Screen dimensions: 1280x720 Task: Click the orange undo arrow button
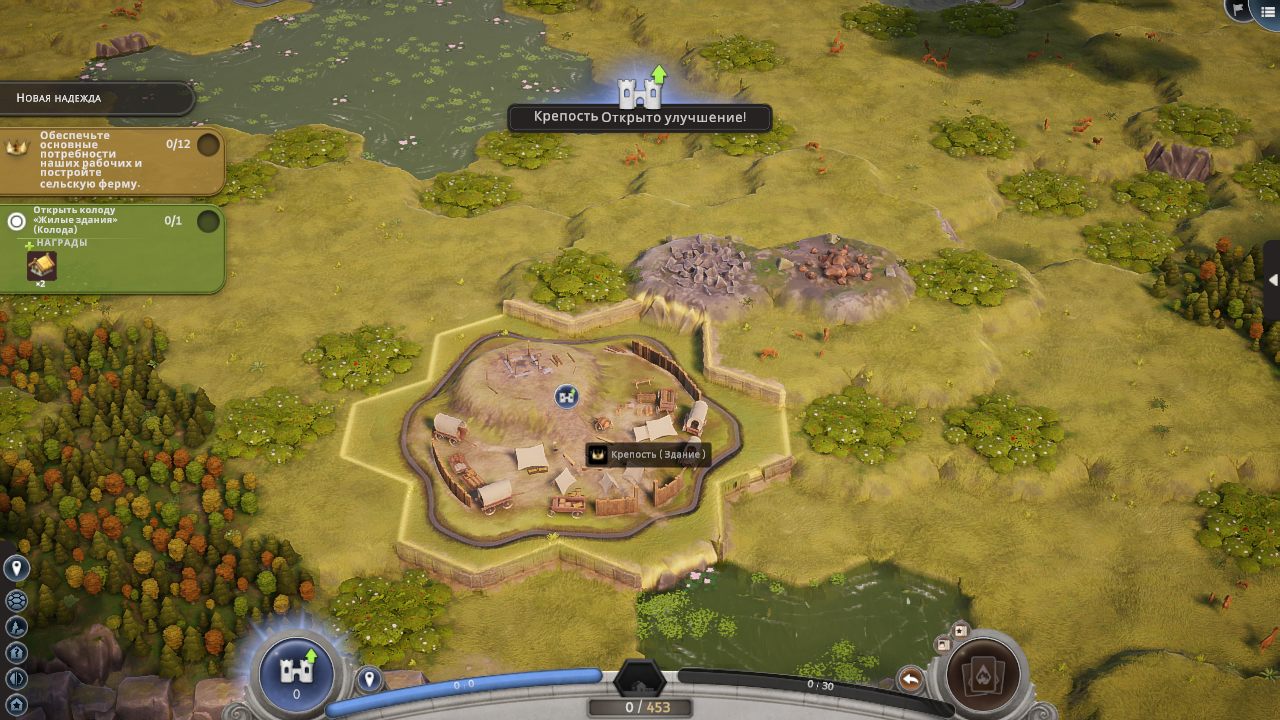(910, 680)
